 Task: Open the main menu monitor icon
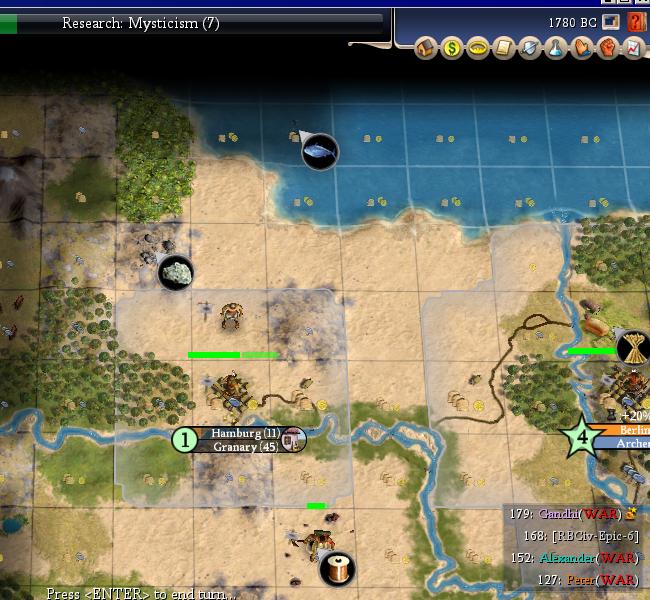(x=612, y=21)
